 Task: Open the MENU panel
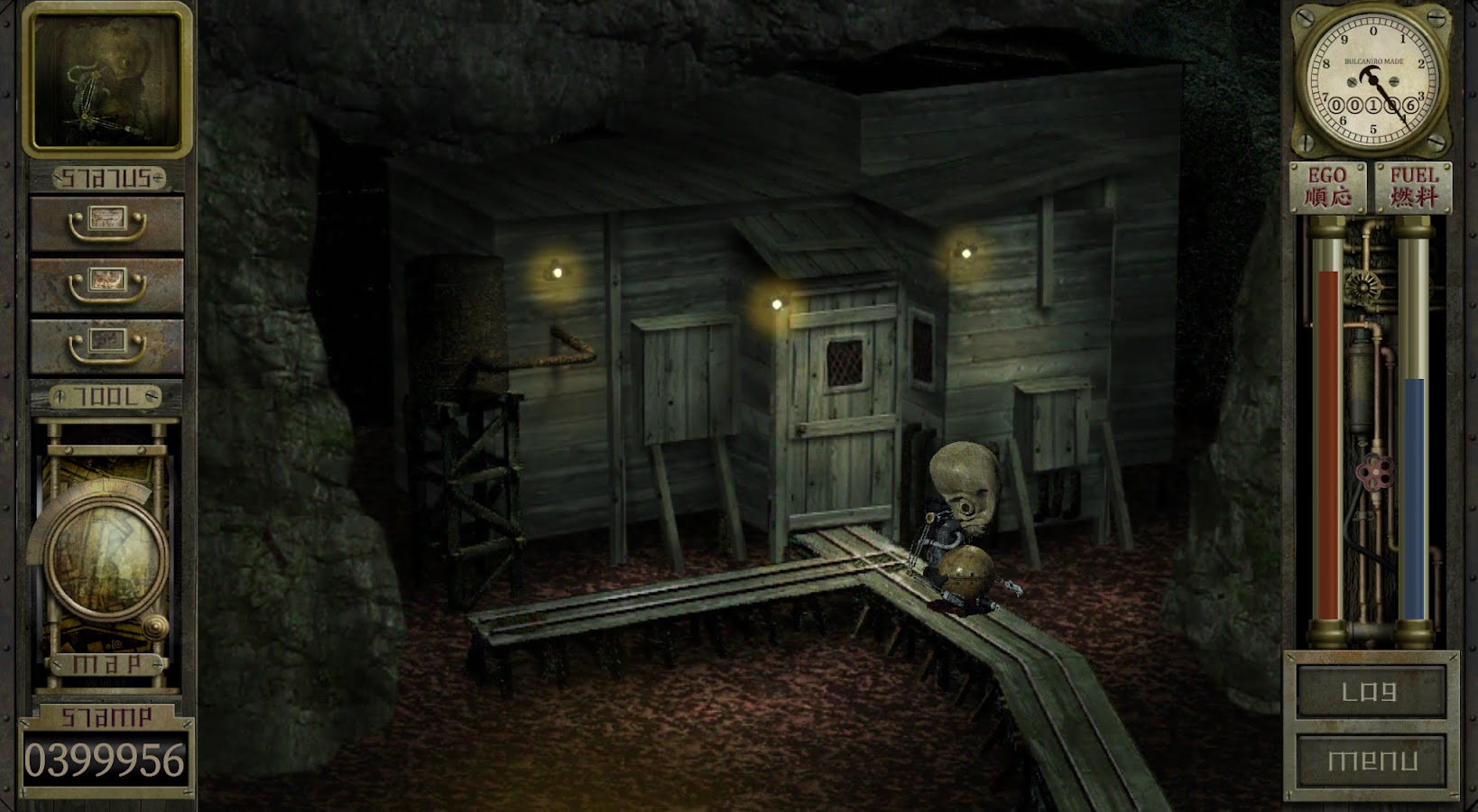(1372, 761)
